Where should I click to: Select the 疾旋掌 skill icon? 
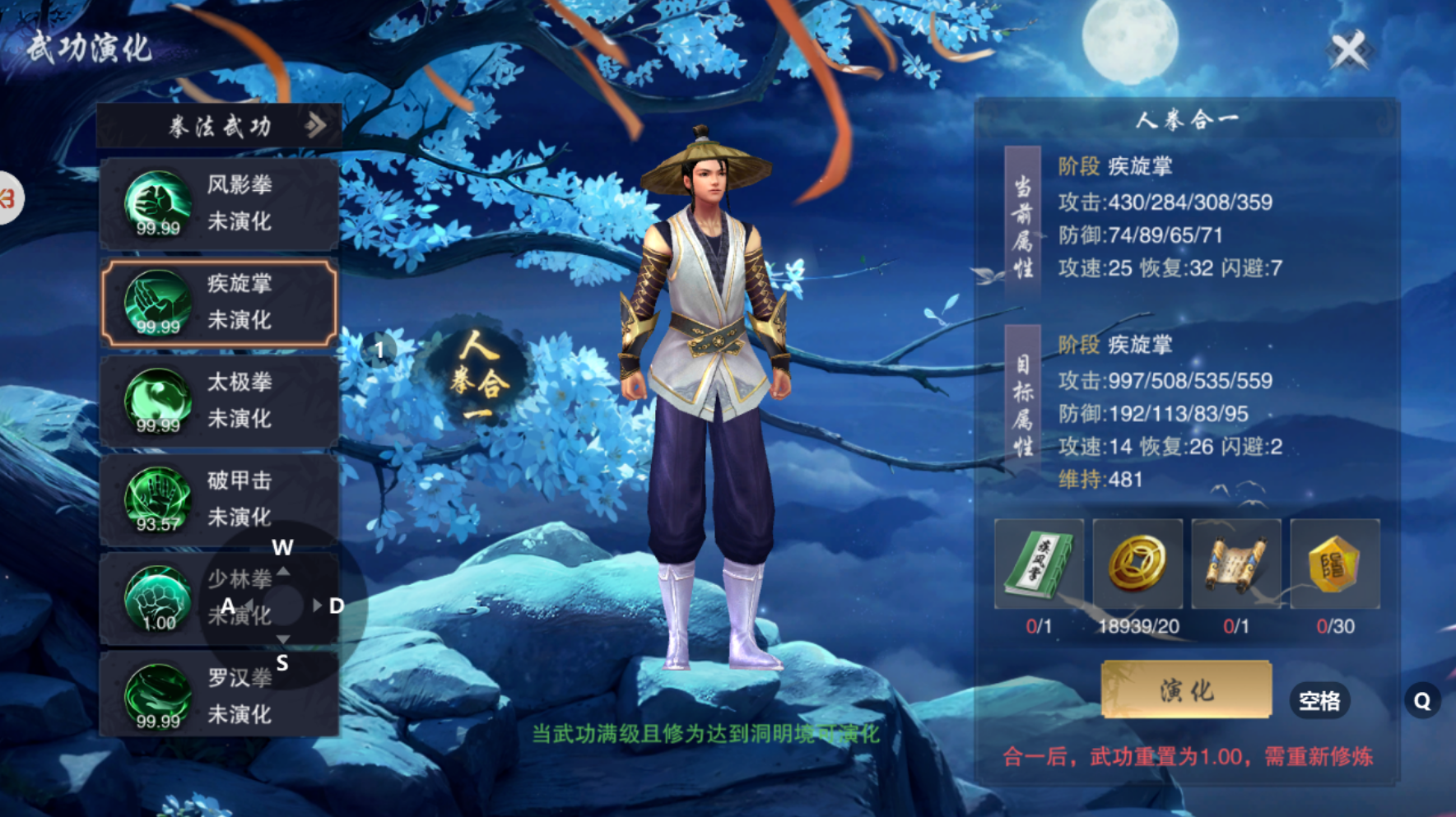coord(156,303)
